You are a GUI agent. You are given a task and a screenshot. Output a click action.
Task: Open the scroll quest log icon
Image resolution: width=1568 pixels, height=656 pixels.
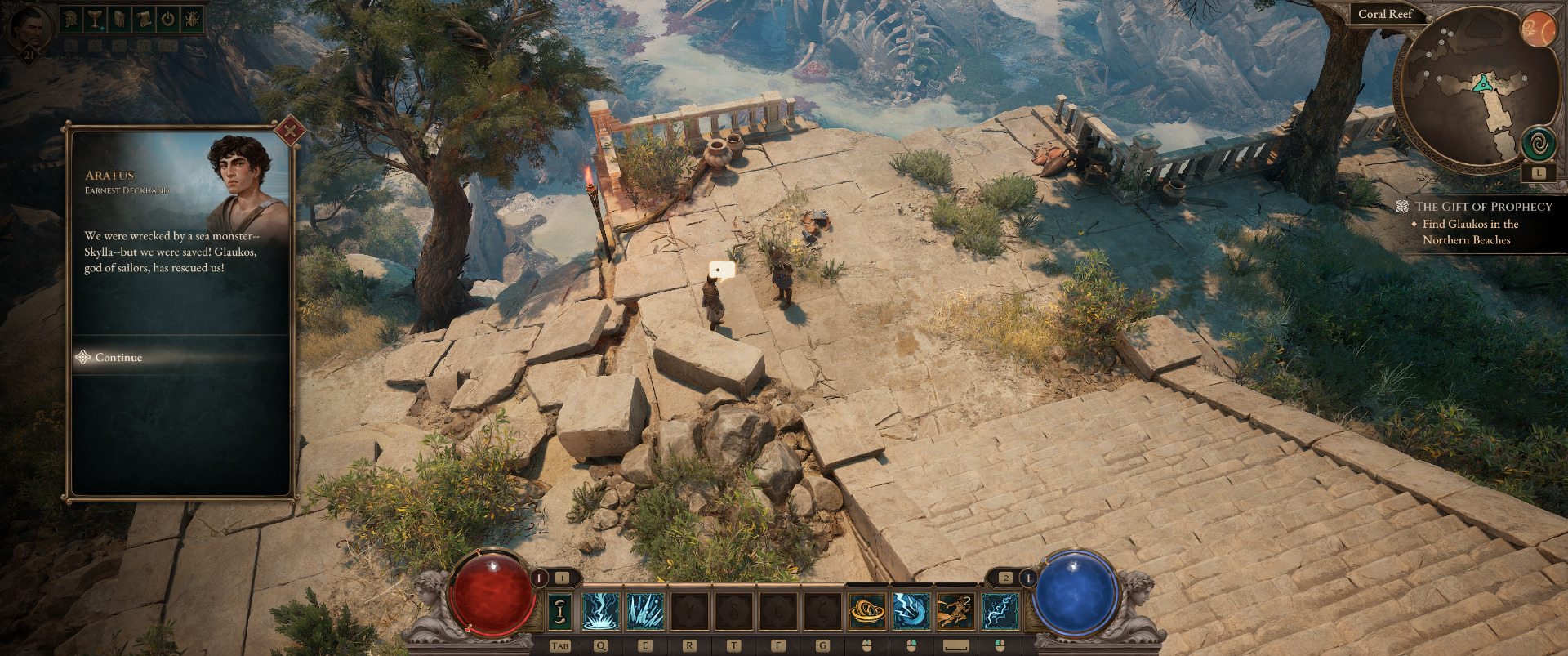144,19
